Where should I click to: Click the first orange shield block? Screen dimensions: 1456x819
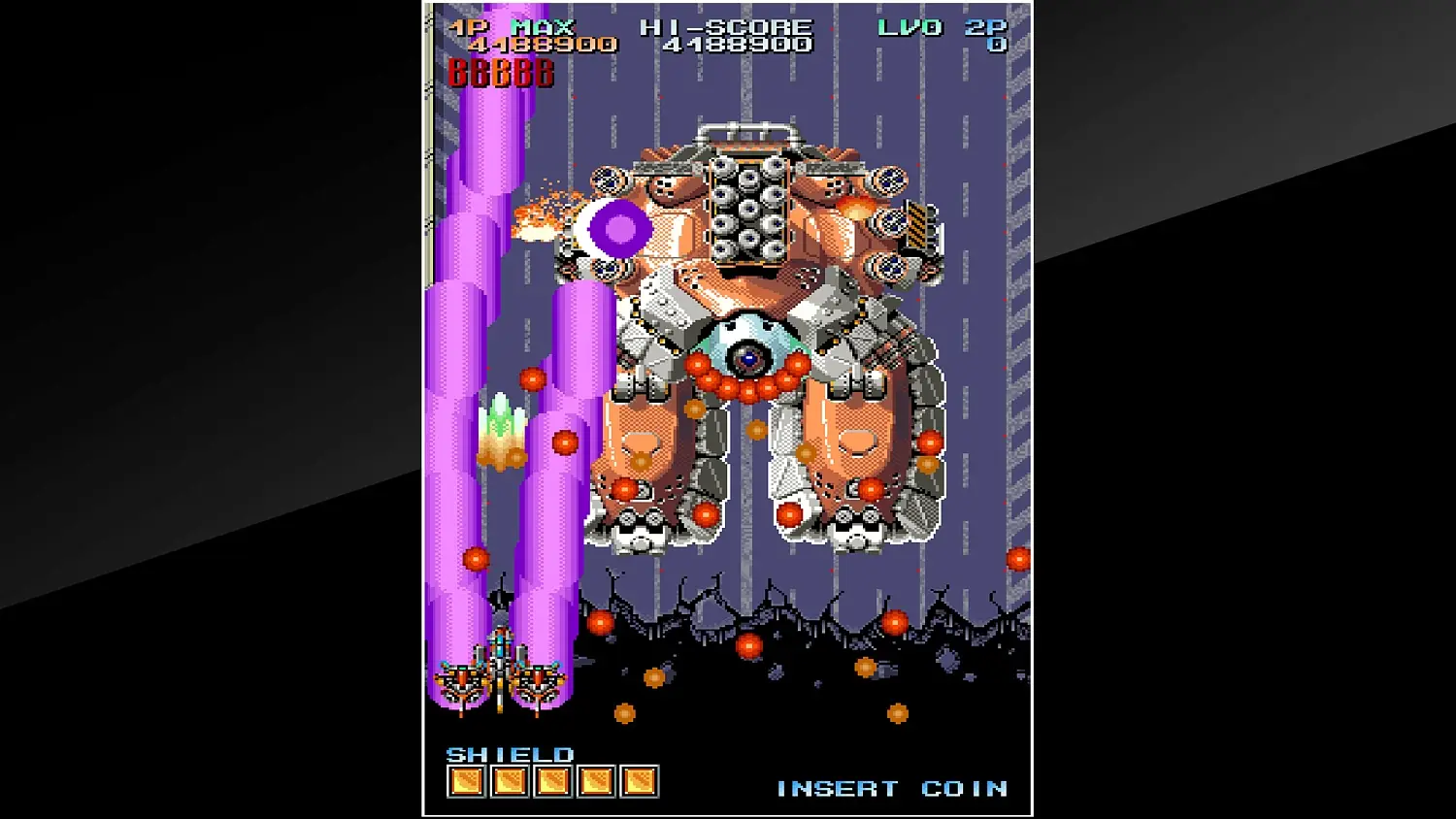pos(464,779)
